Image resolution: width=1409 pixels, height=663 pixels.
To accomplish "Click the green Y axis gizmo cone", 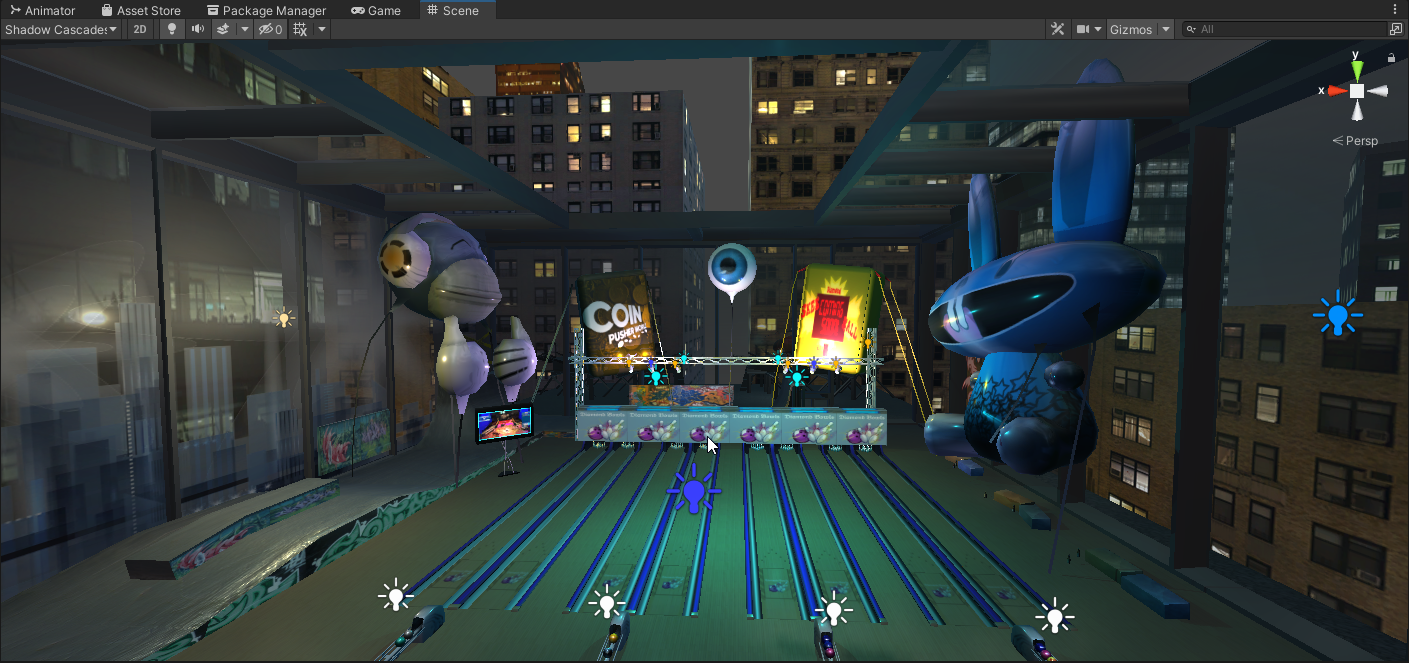I will click(x=1357, y=69).
